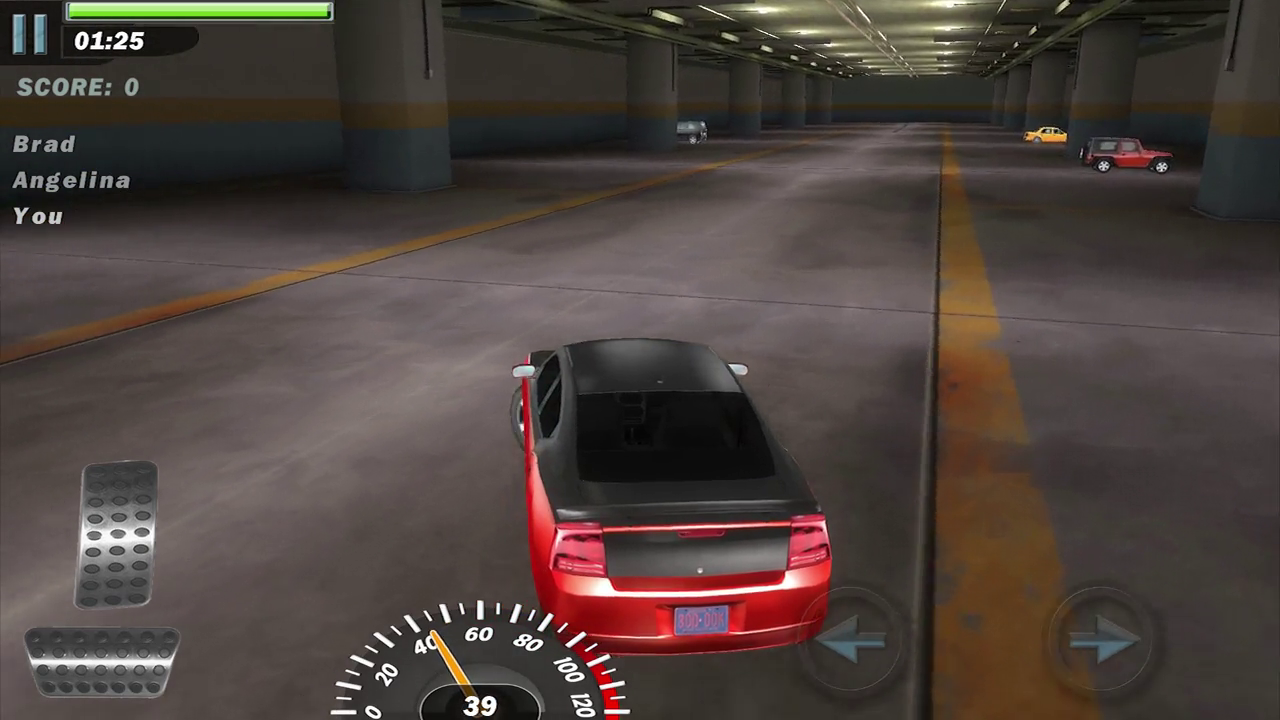This screenshot has height=720, width=1280.
Task: Click the green progress bar
Action: click(x=197, y=11)
